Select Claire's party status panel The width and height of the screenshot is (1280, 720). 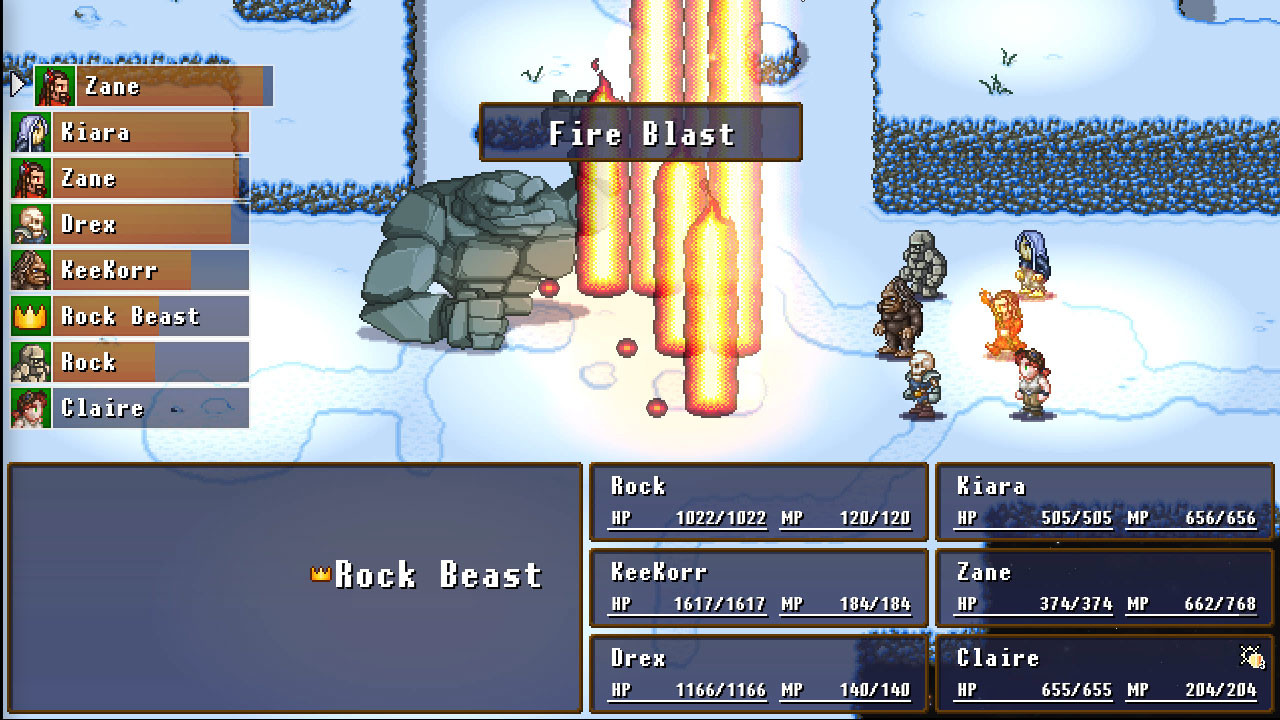[1104, 674]
